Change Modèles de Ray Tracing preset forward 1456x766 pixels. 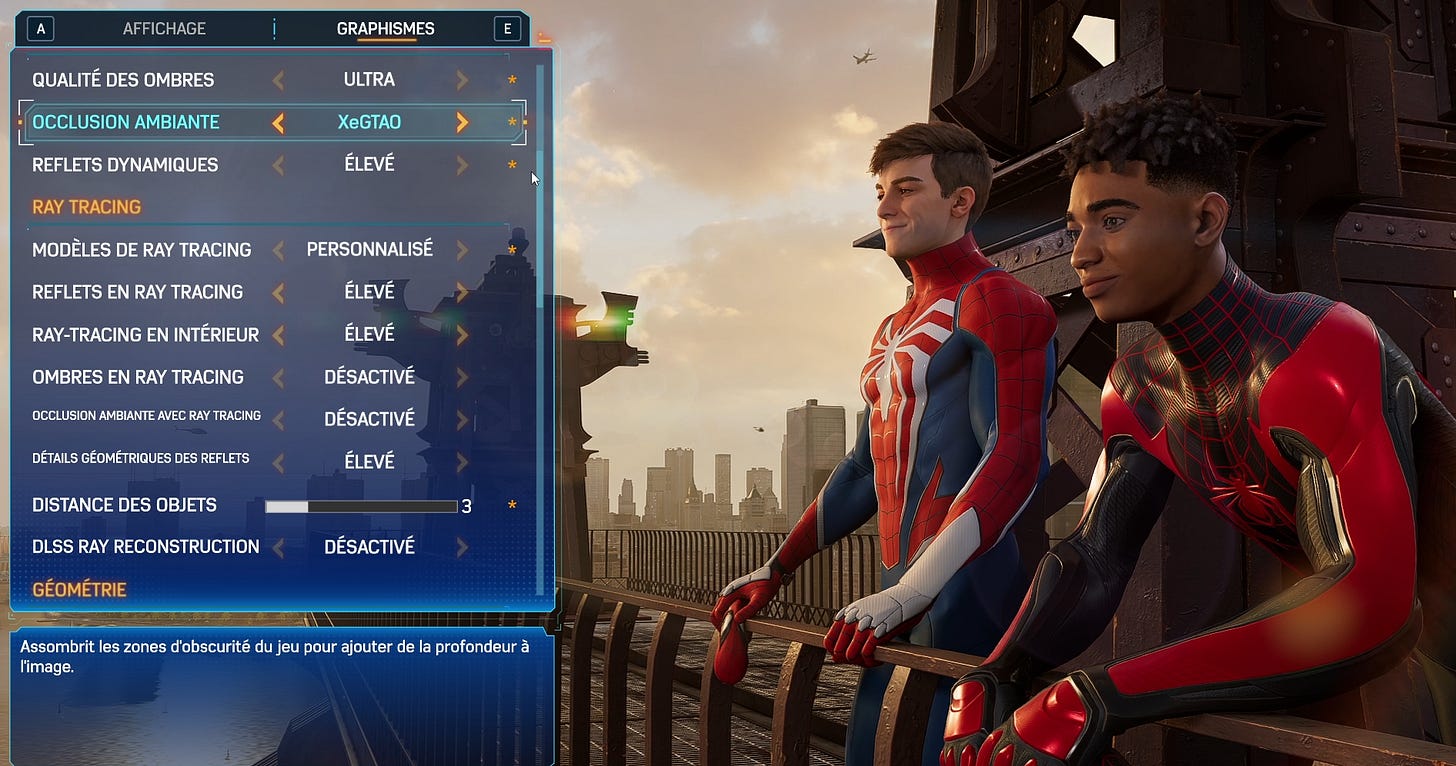[462, 249]
